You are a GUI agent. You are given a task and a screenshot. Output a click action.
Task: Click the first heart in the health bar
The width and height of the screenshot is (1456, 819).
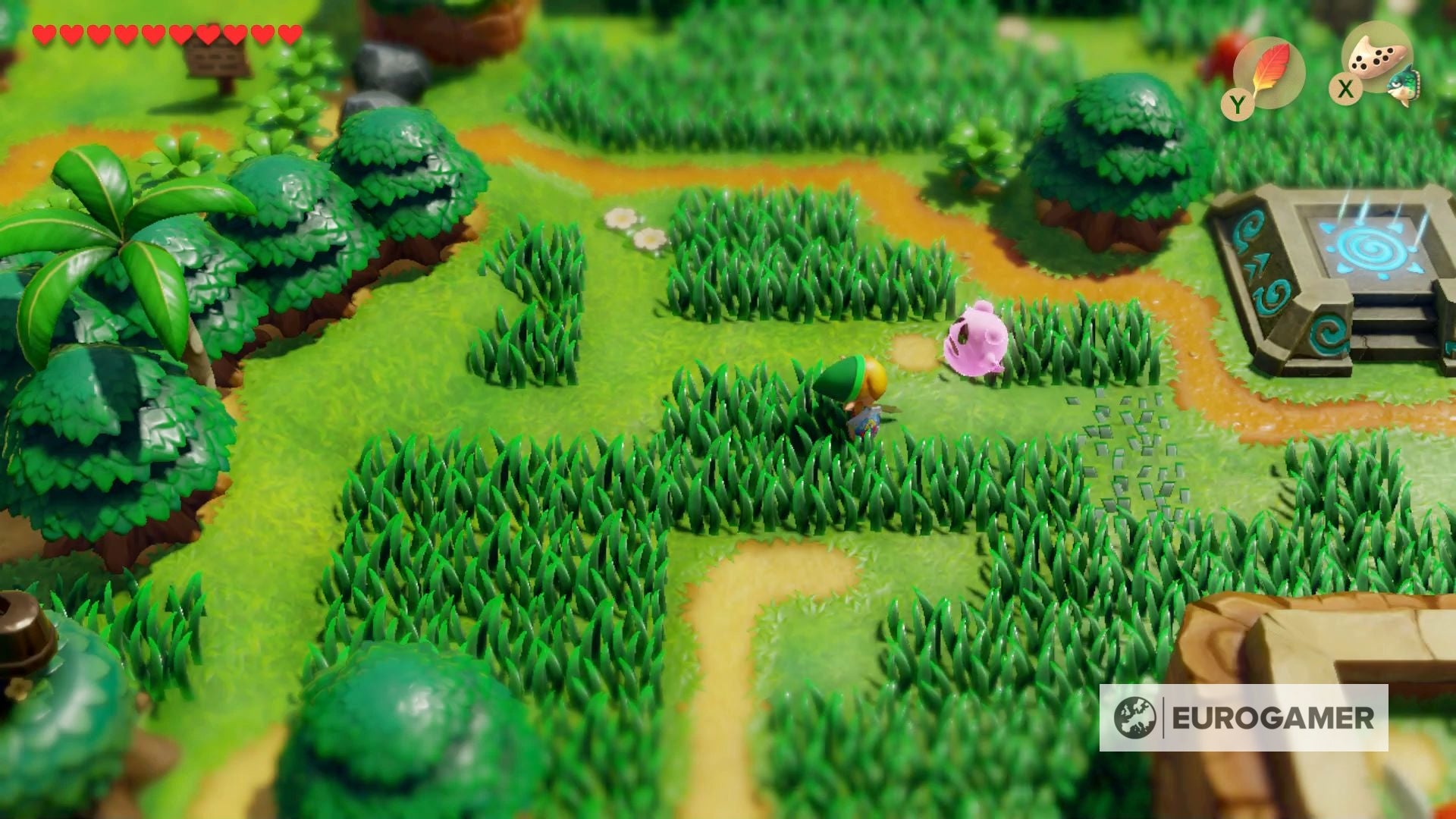click(43, 34)
